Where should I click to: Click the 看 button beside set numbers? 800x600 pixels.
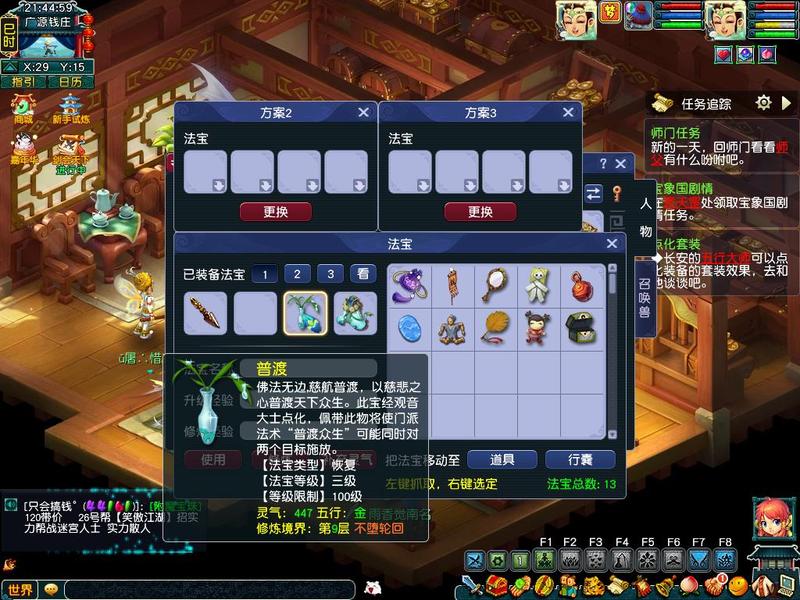click(363, 273)
